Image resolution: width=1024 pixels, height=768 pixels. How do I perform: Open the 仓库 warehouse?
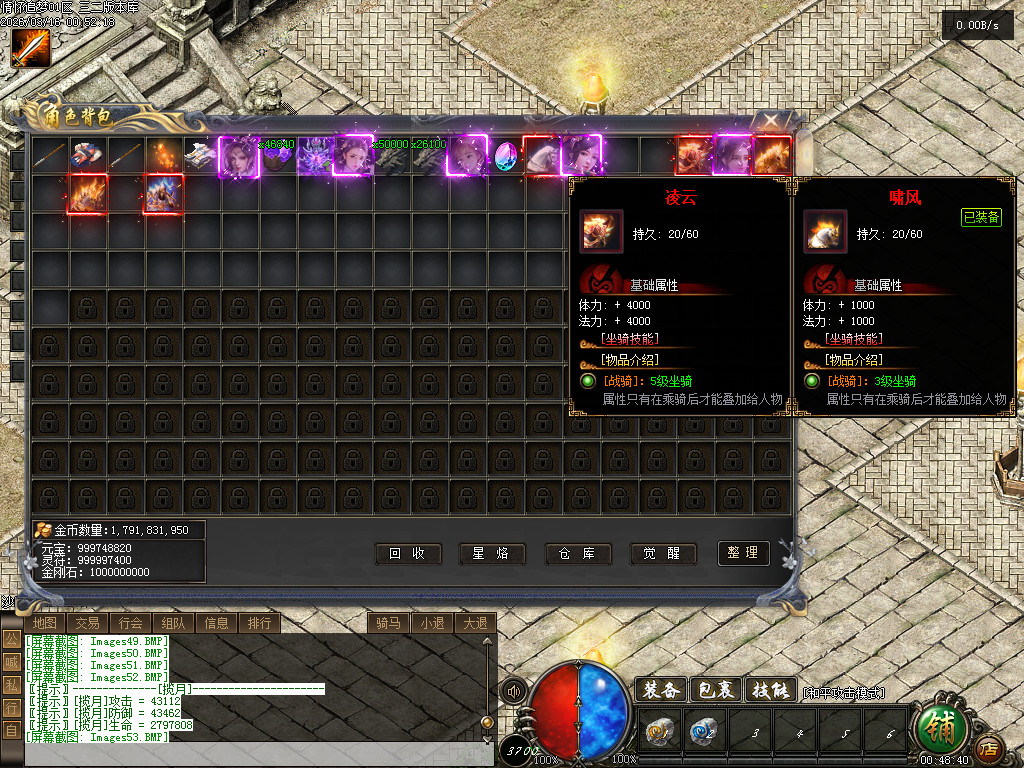click(x=578, y=553)
